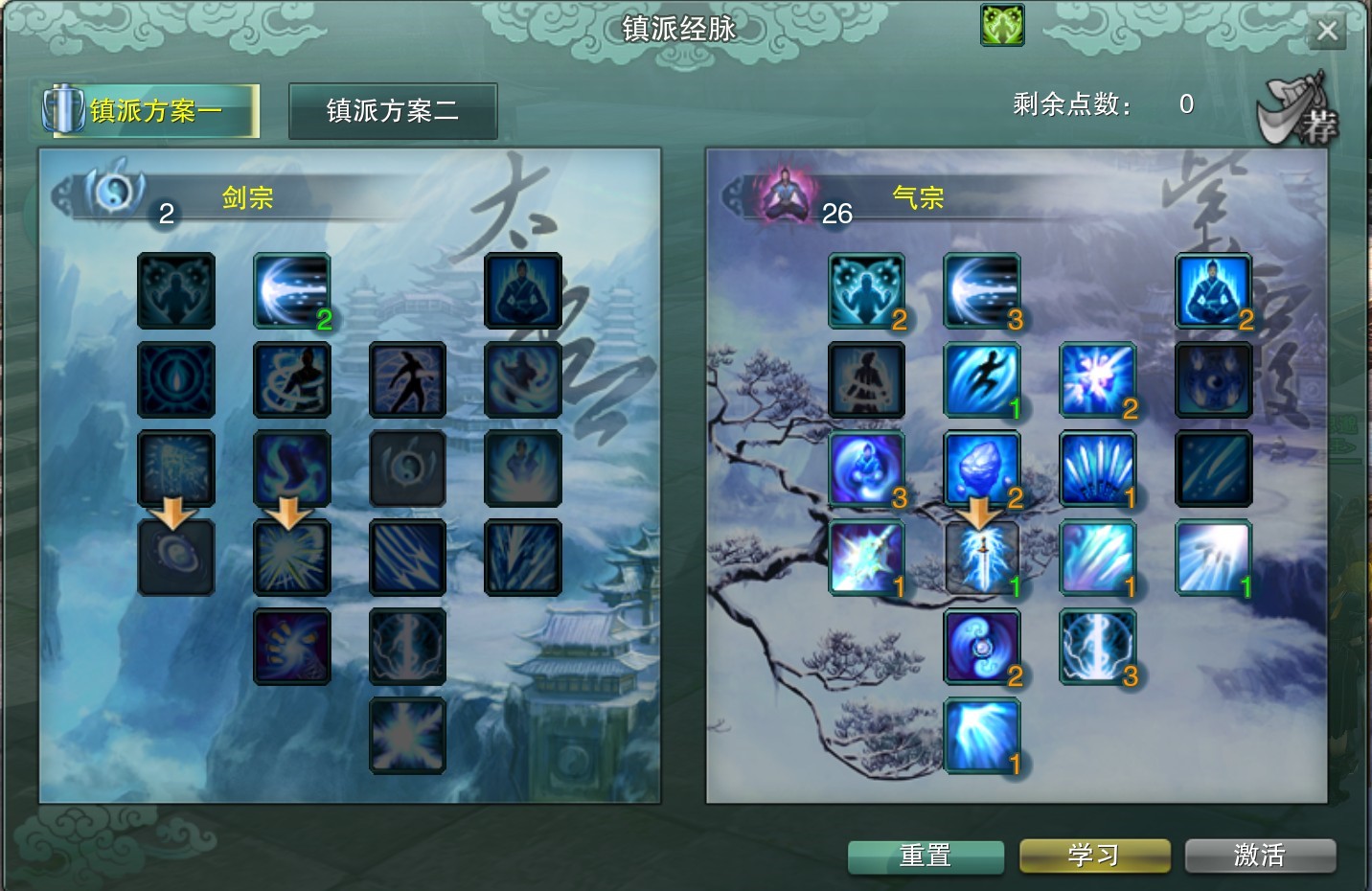Viewport: 1372px width, 891px height.
Task: Select the snowflake burst skill at level 2
Action: [x=1098, y=379]
